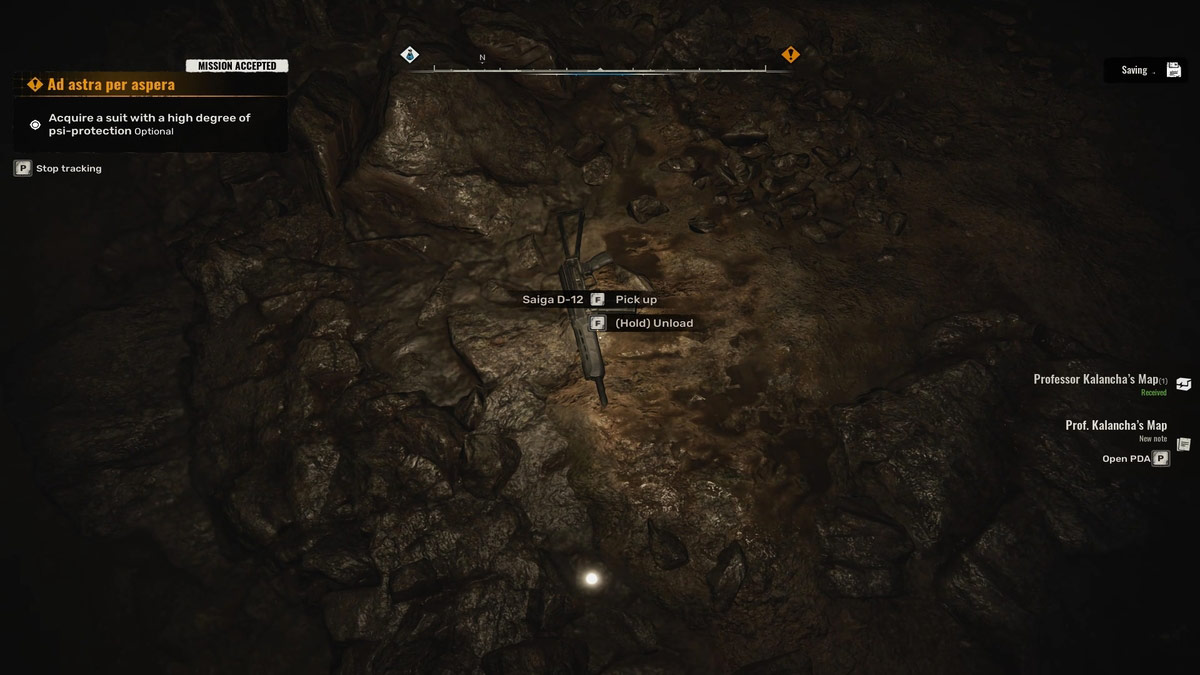
Task: Click the psi-protection suit objective entry
Action: [x=148, y=124]
